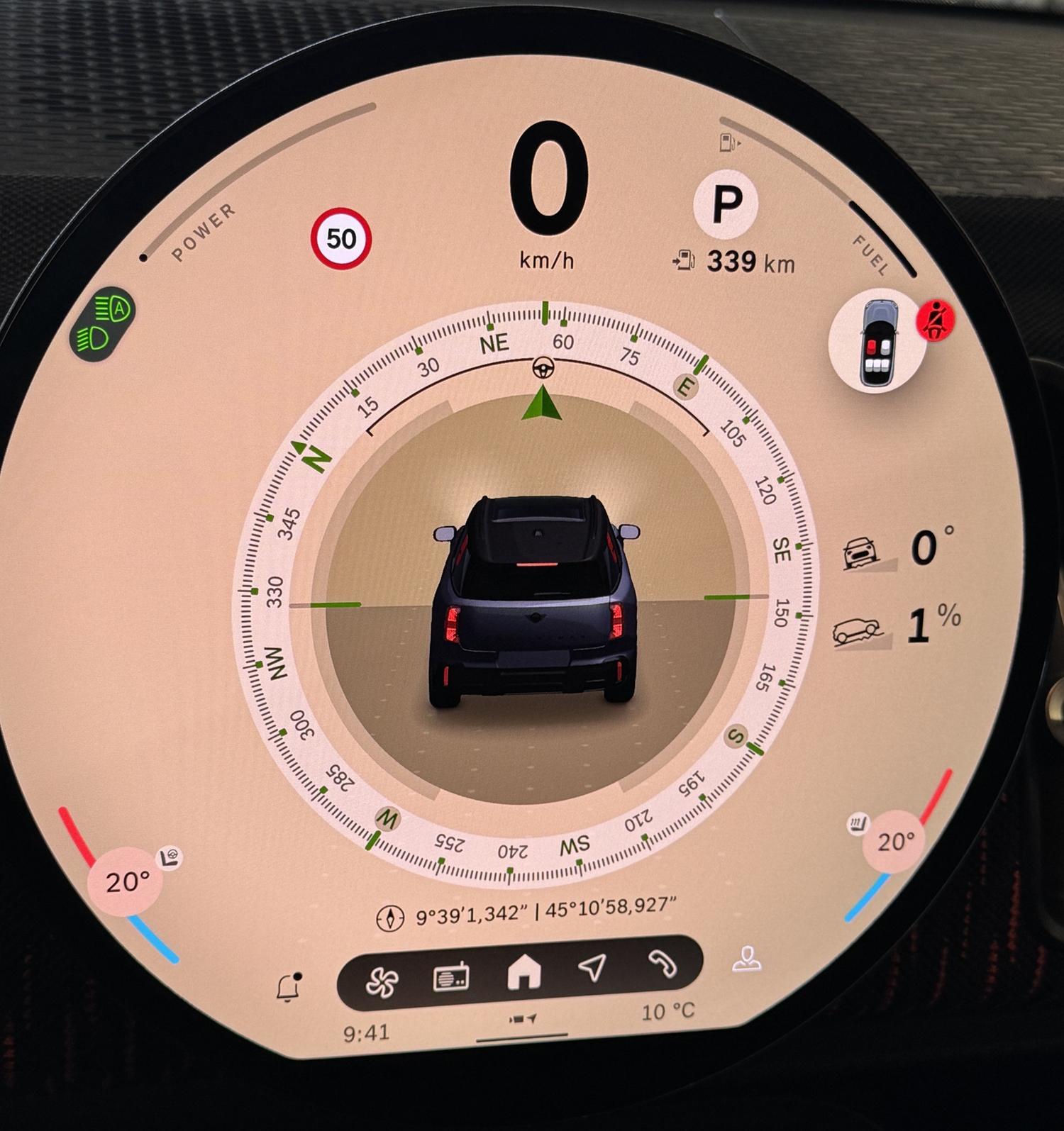Image resolution: width=1064 pixels, height=1131 pixels.
Task: Tap the P gear indicator
Action: point(726,204)
